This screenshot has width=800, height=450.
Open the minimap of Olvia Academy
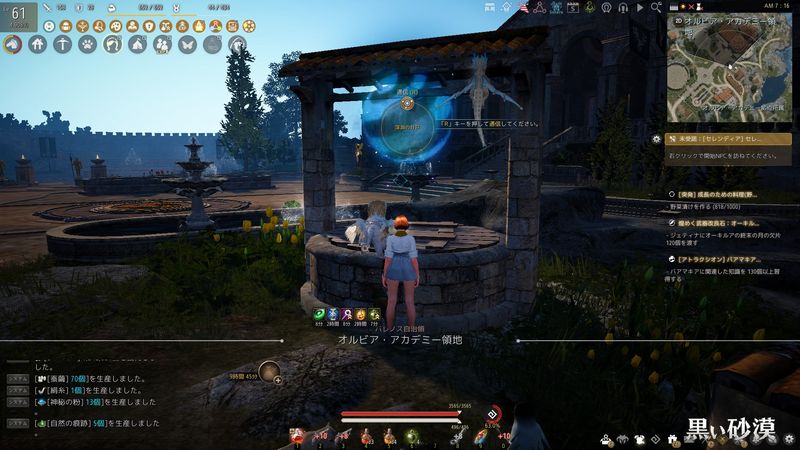(x=729, y=66)
